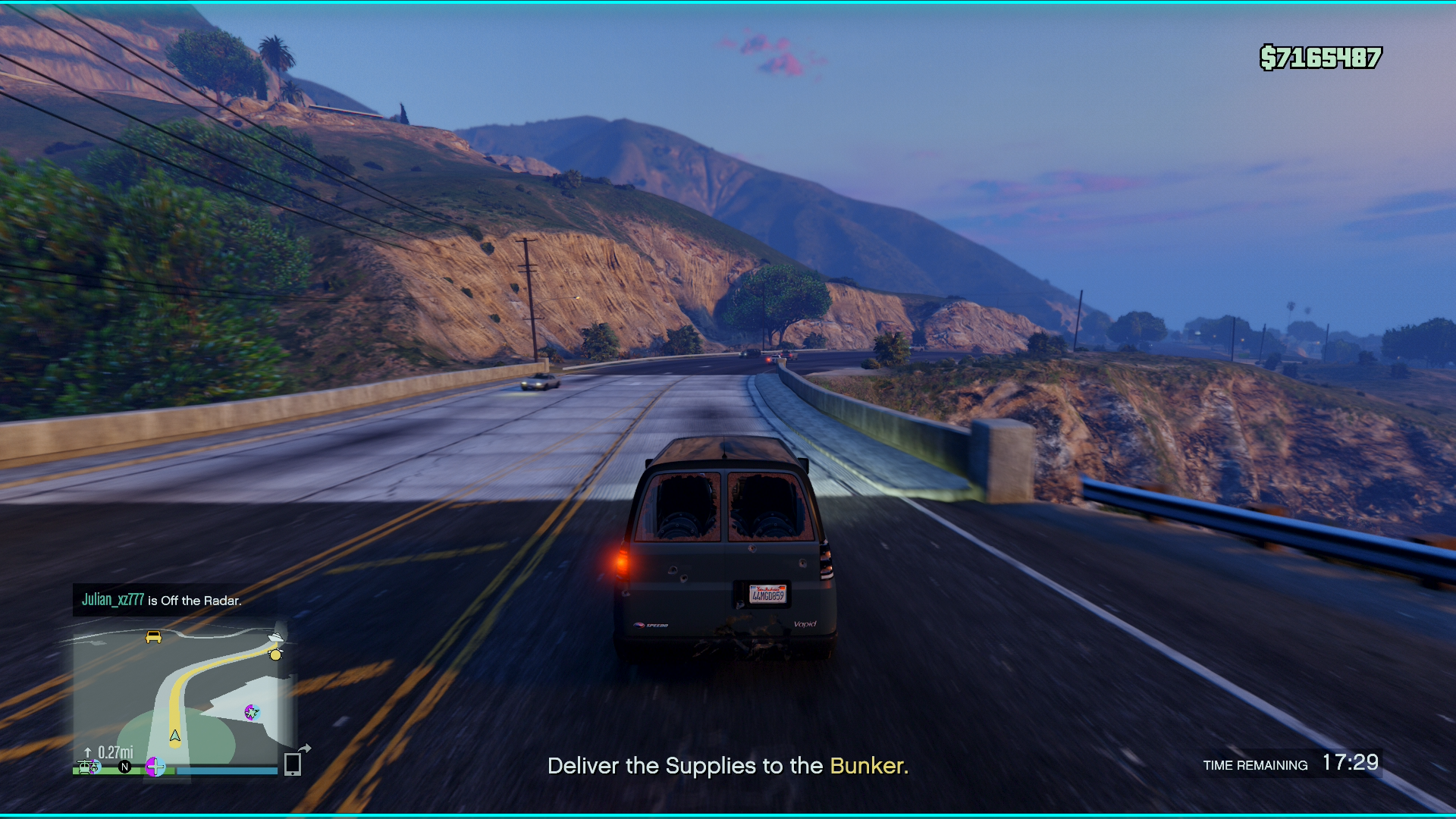Click the North compass marker
The width and height of the screenshot is (1456, 819).
125,767
